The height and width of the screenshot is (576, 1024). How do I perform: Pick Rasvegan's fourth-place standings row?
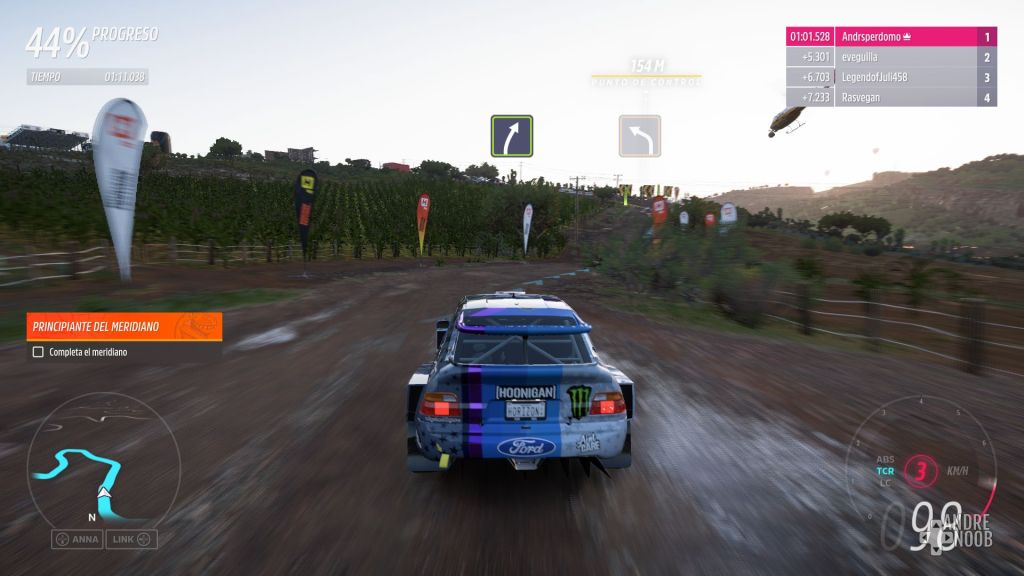click(892, 97)
